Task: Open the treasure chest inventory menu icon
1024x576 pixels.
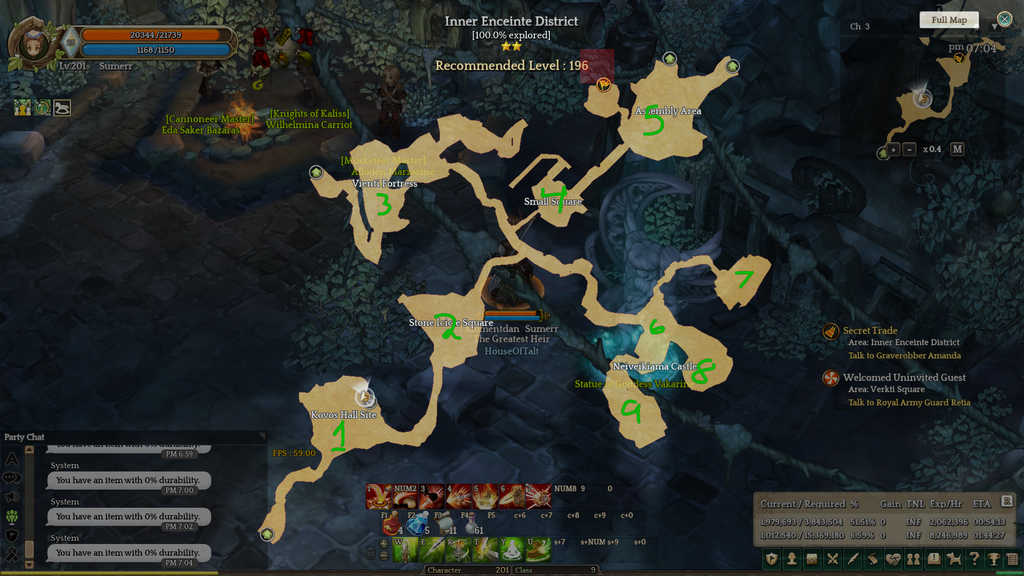Action: (x=812, y=559)
